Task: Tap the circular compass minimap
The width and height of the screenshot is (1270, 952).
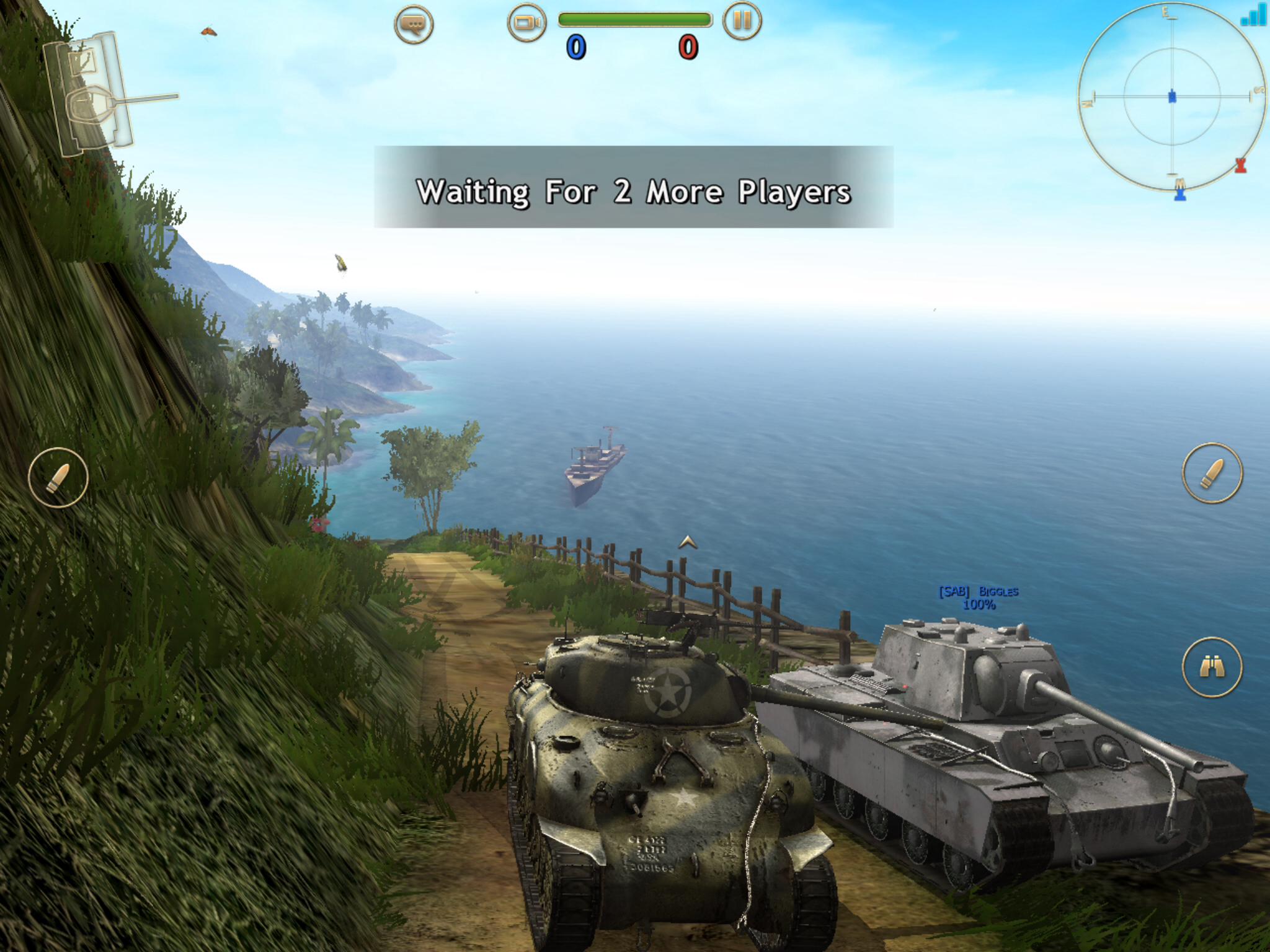Action: 1171,97
